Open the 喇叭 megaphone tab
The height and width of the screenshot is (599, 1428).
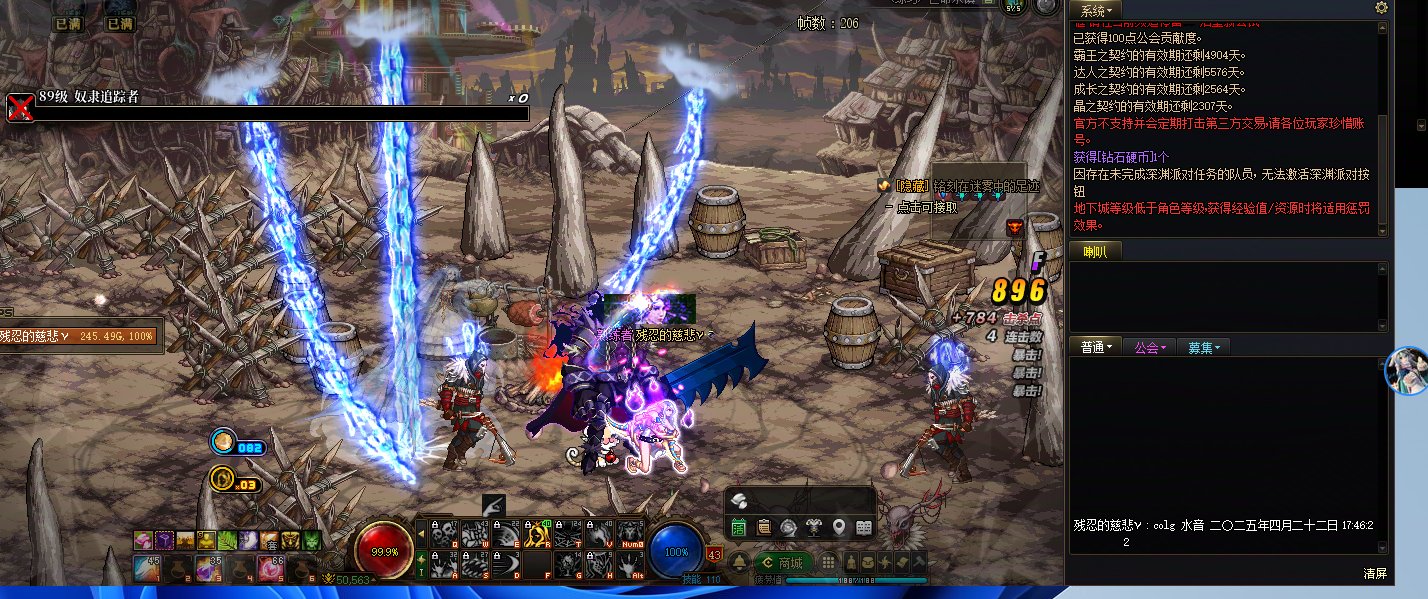click(1095, 251)
